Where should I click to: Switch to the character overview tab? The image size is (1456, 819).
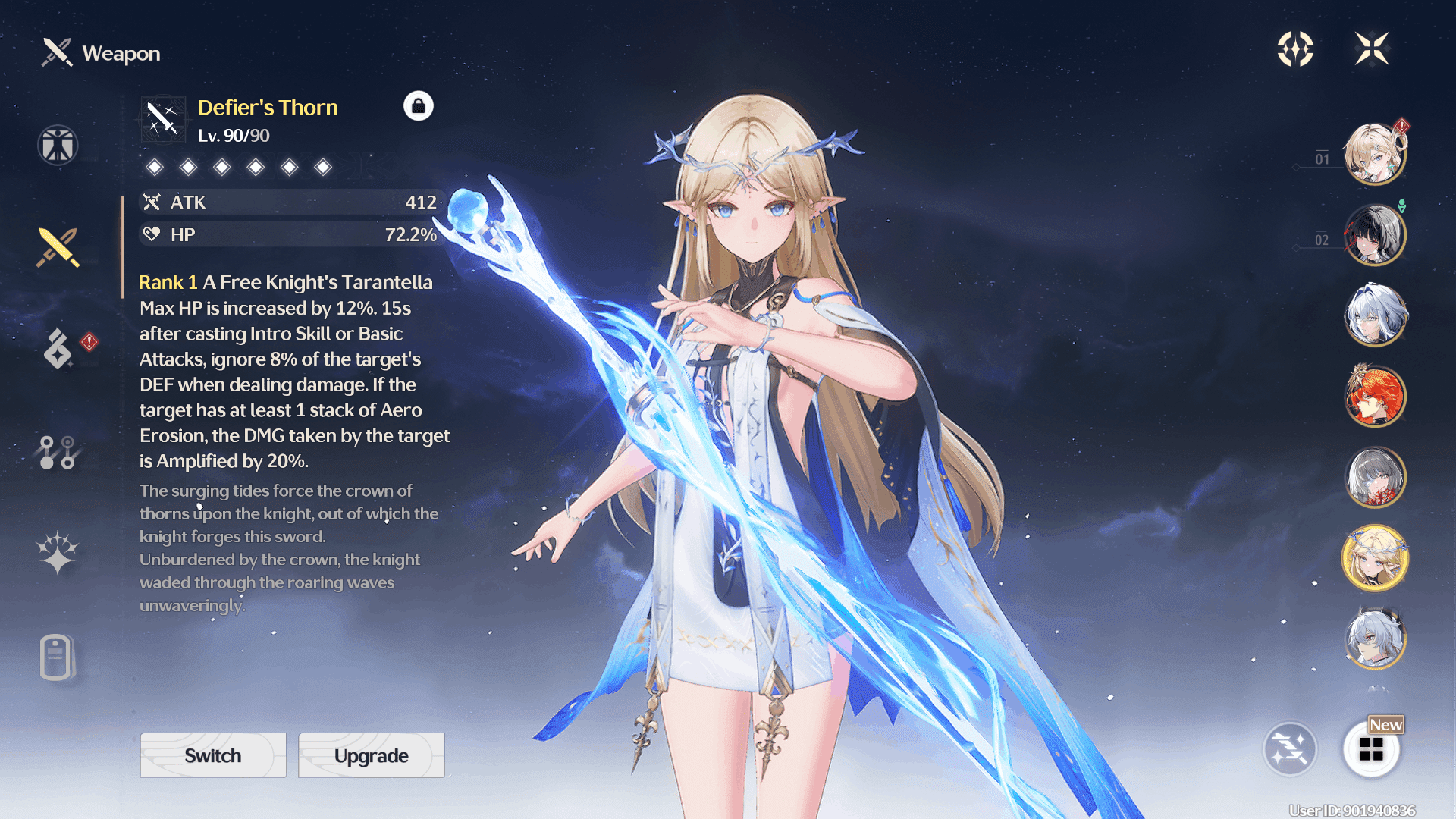point(58,145)
